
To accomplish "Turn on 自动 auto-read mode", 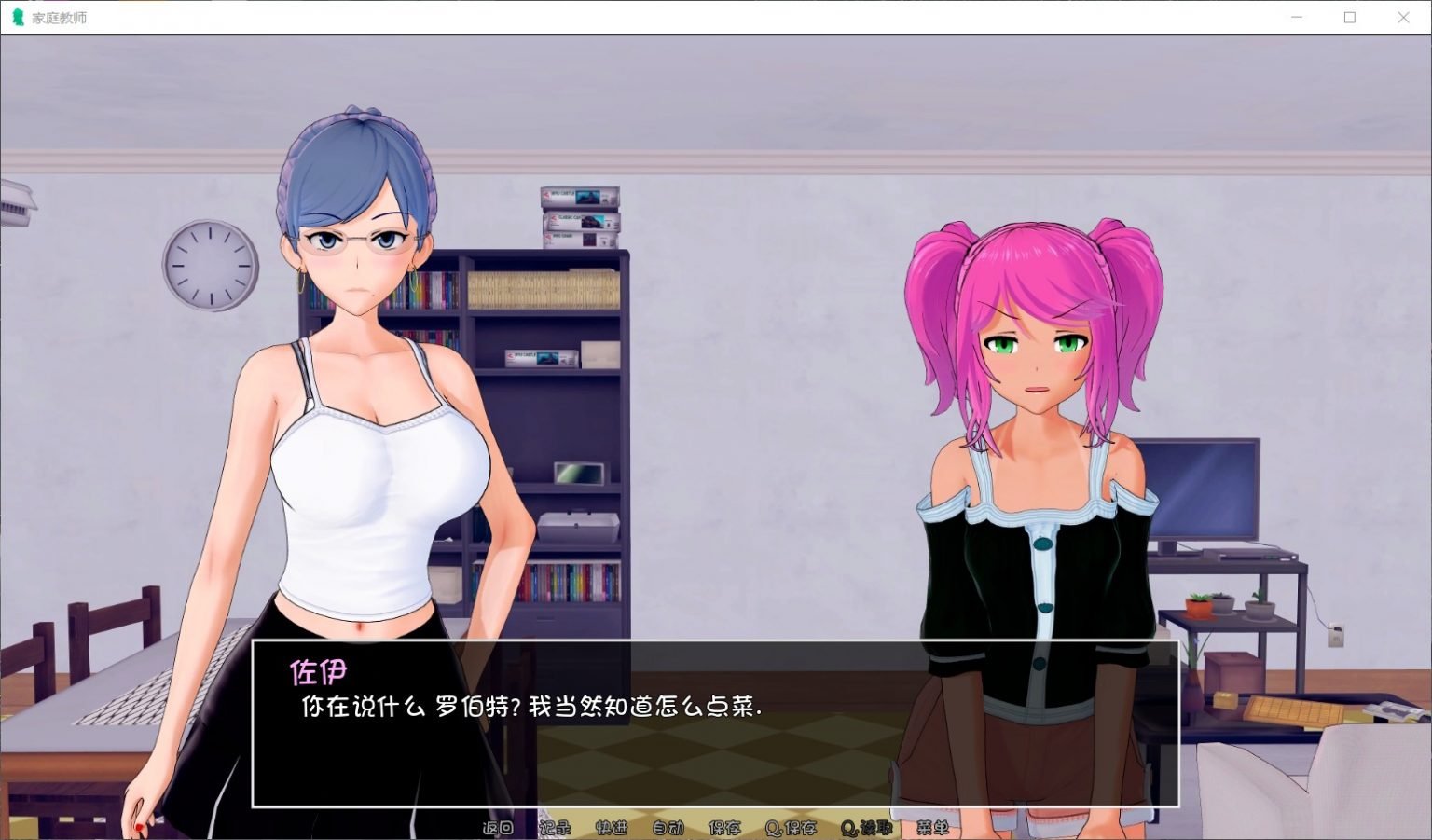I will coord(670,828).
